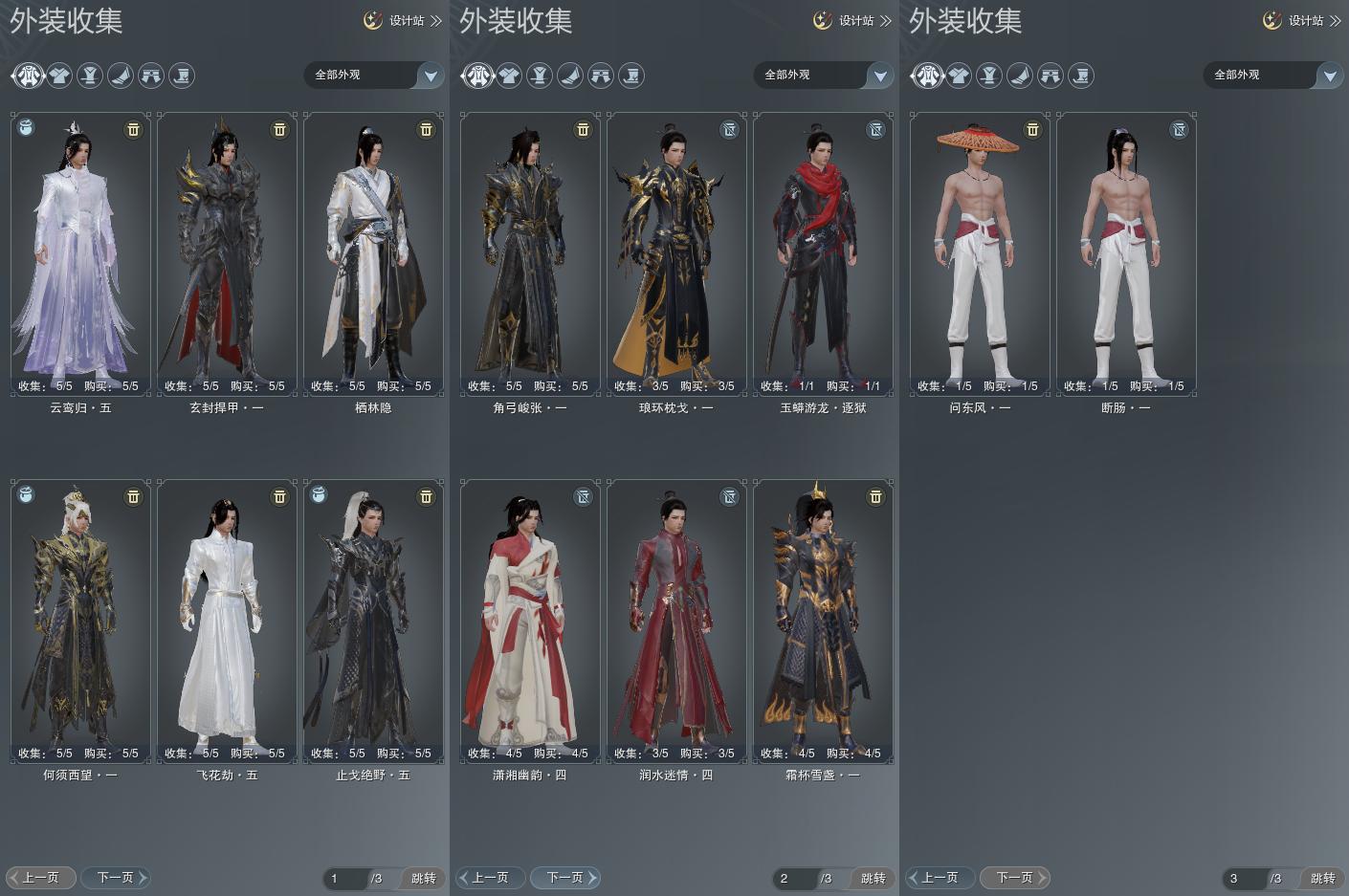Choose the 止戈绝野·五 outfit card
This screenshot has width=1349, height=896.
coord(373,621)
